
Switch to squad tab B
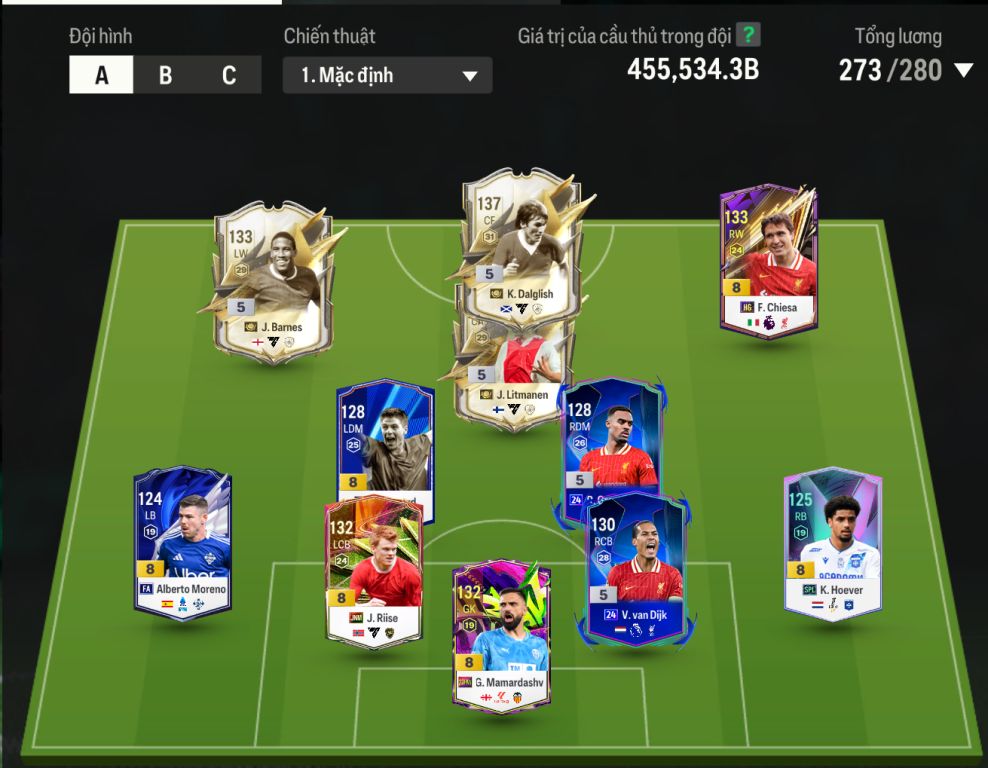point(165,75)
